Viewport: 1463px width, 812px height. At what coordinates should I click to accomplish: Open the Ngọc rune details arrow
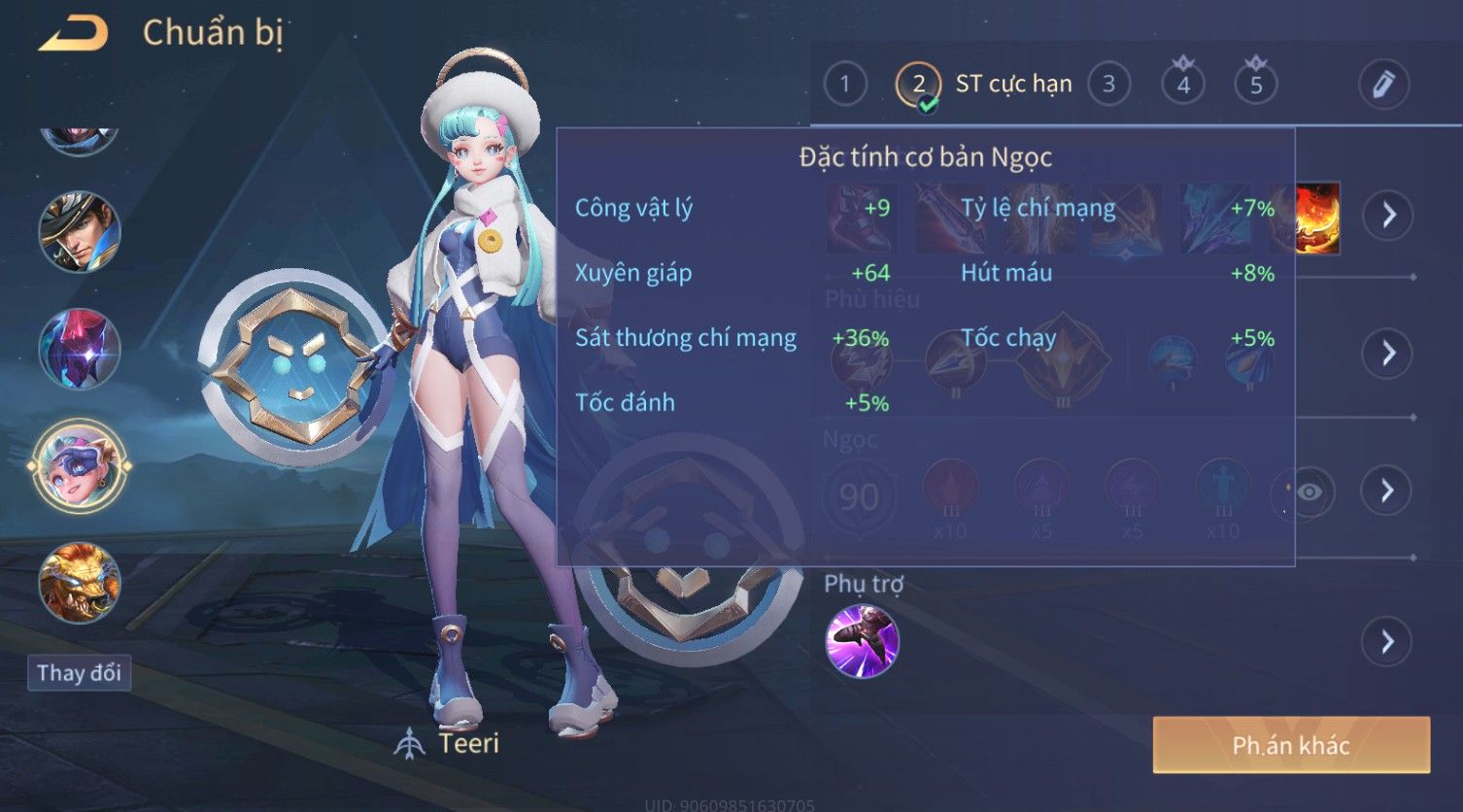click(x=1387, y=491)
